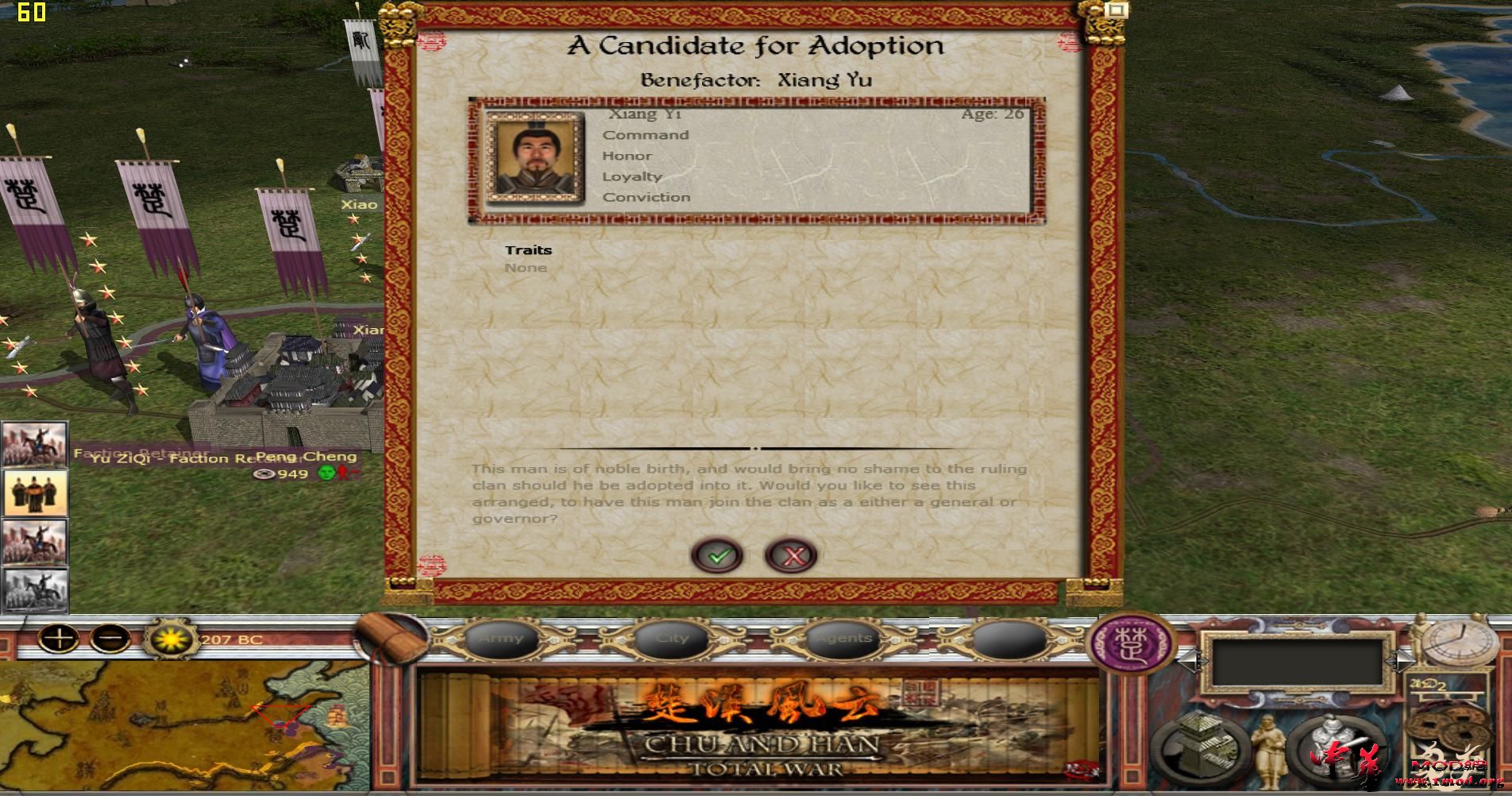Switch to the Army review tab
This screenshot has height=796, width=1512.
(x=500, y=638)
